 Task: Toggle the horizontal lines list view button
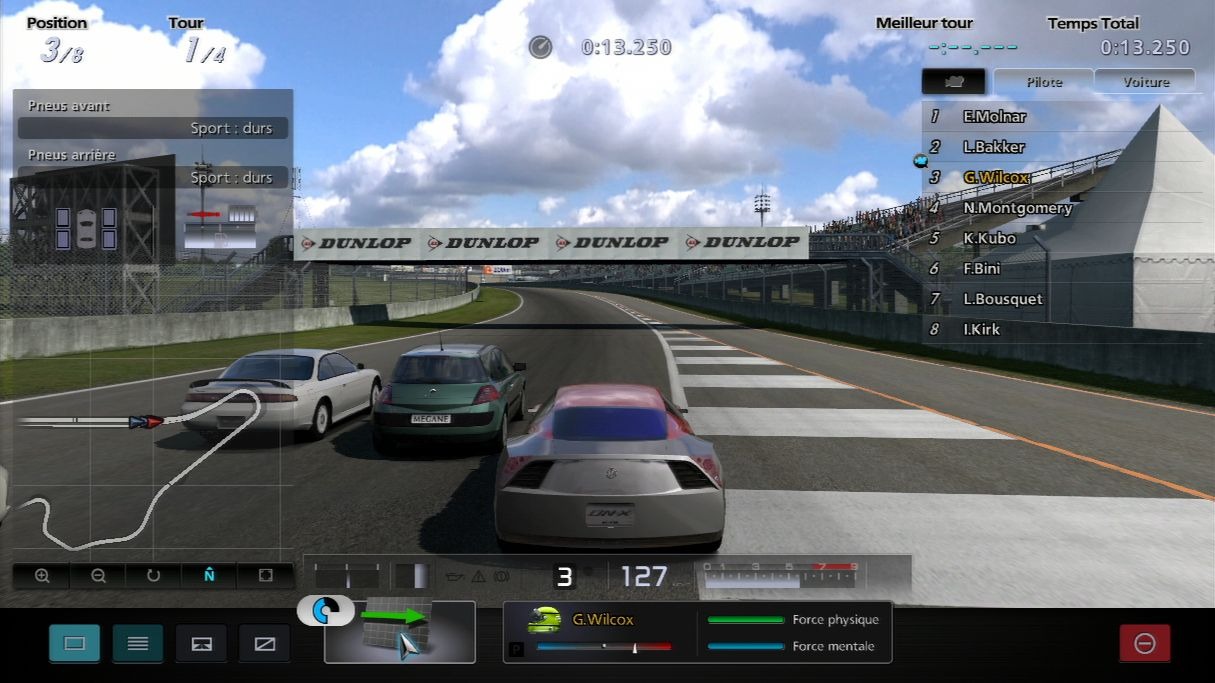pos(138,643)
